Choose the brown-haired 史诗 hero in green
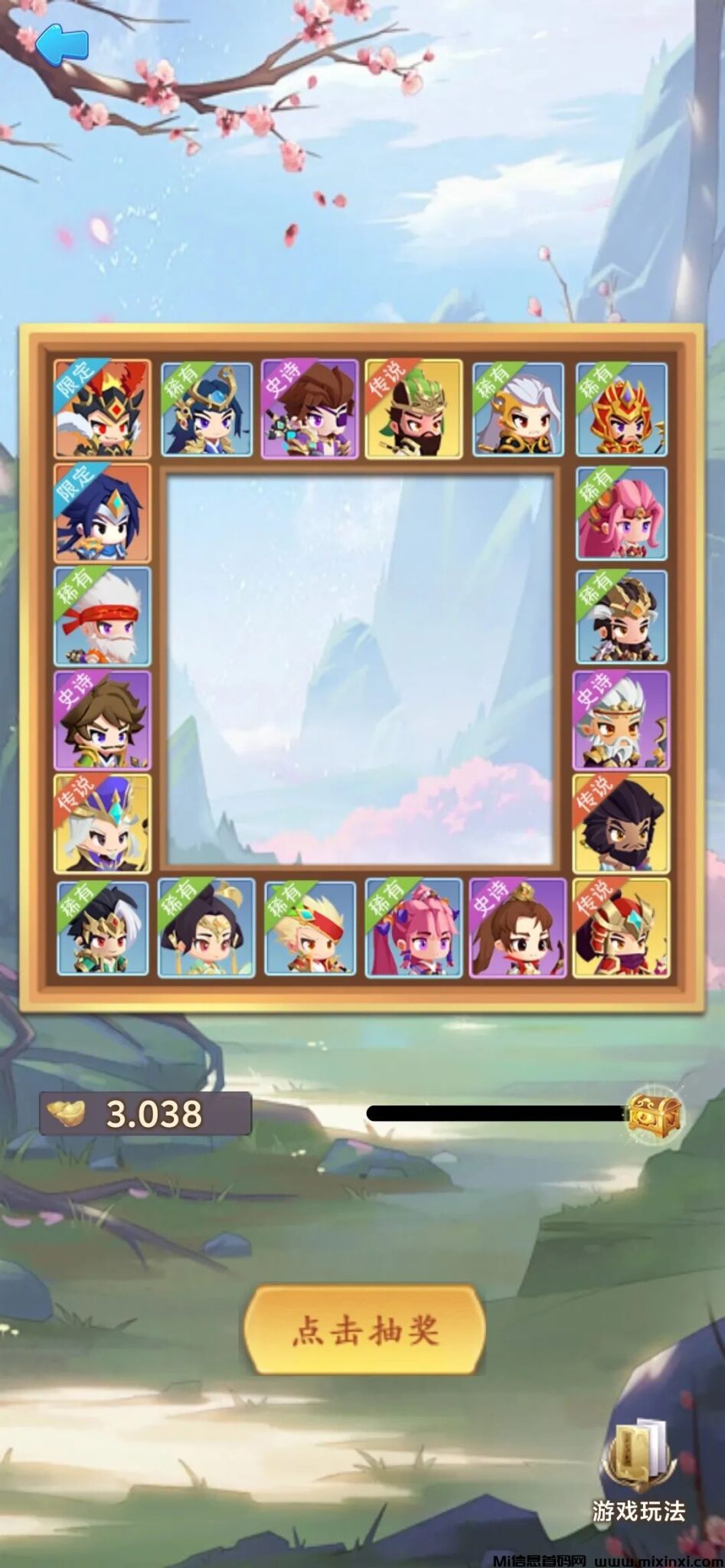Viewport: 725px width, 1568px height. click(x=103, y=720)
